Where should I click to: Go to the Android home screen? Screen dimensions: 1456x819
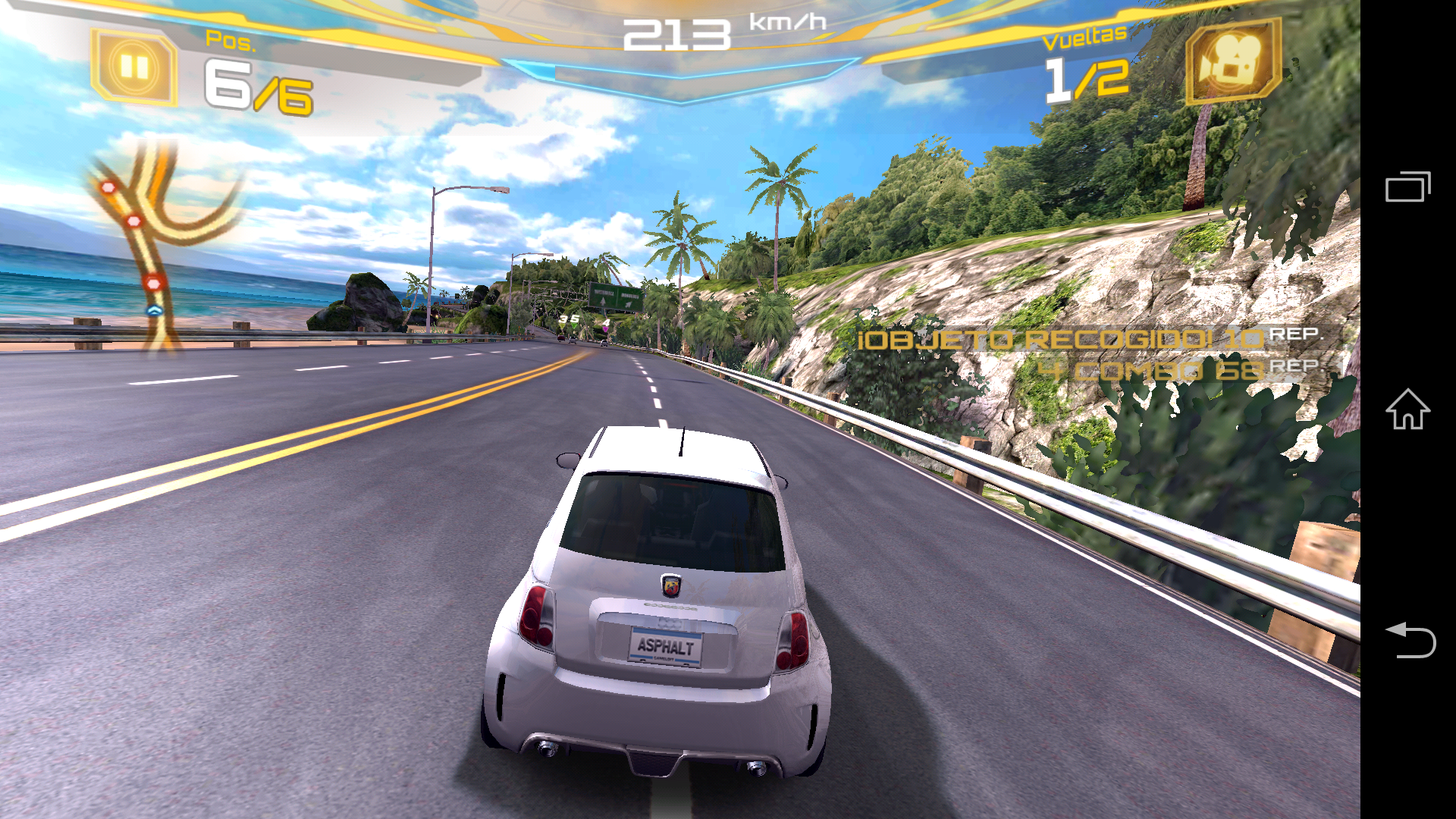click(1407, 409)
